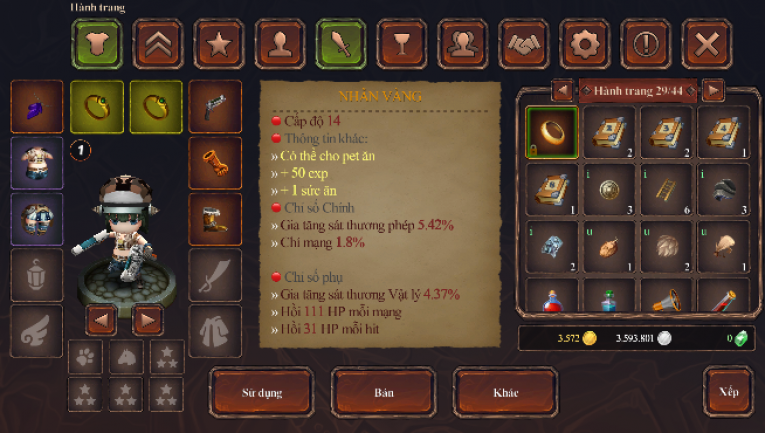Close the inventory with the X button
The image size is (765, 433).
(x=708, y=43)
